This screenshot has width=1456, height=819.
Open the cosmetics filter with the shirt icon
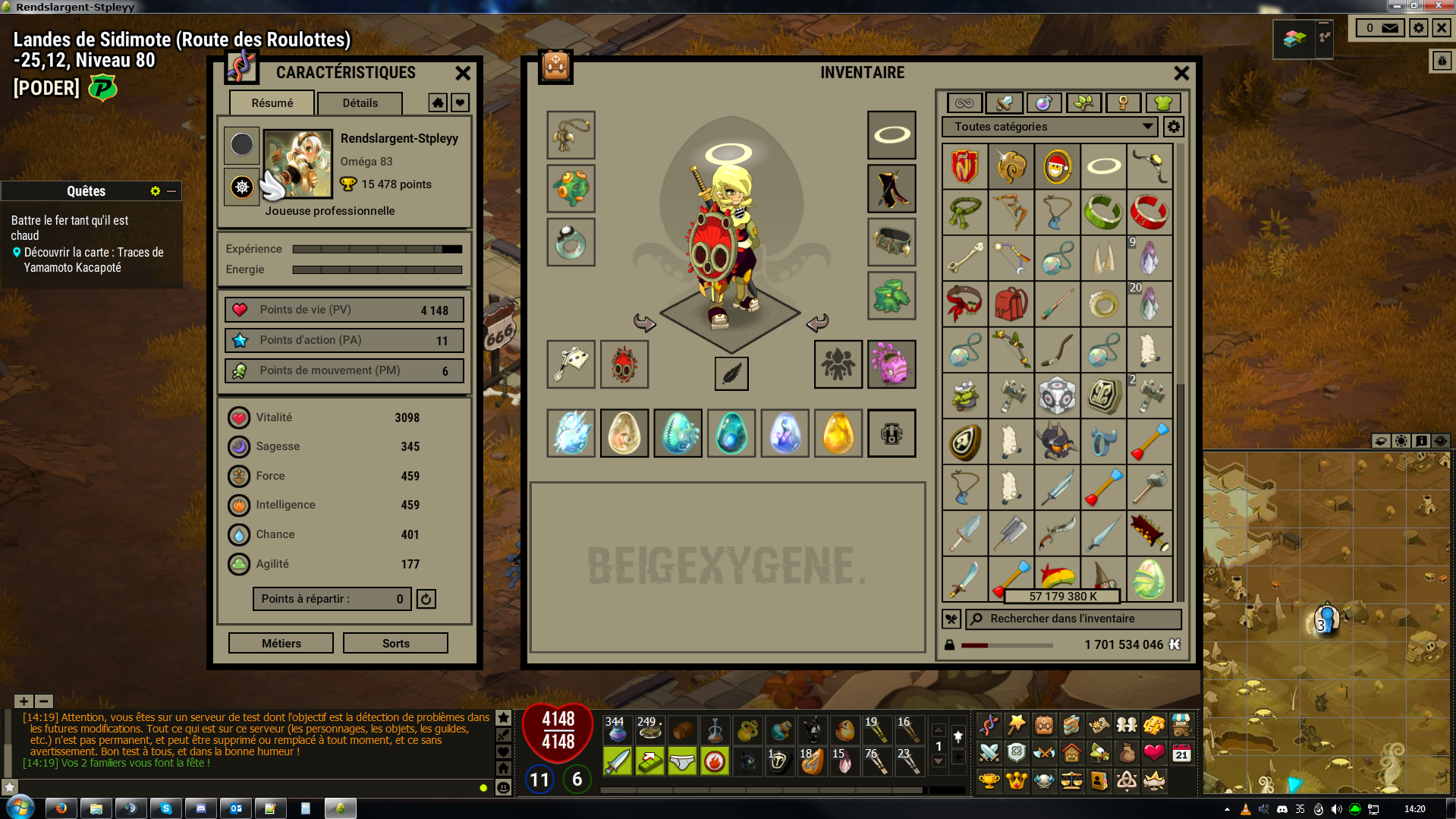(x=1162, y=102)
